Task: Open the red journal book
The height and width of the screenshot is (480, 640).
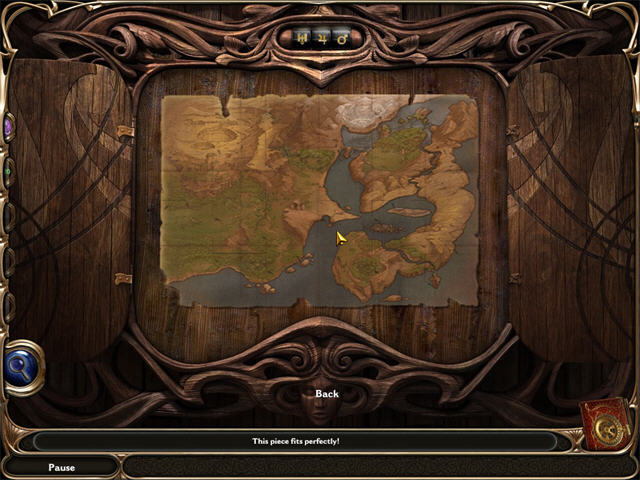Action: (607, 424)
